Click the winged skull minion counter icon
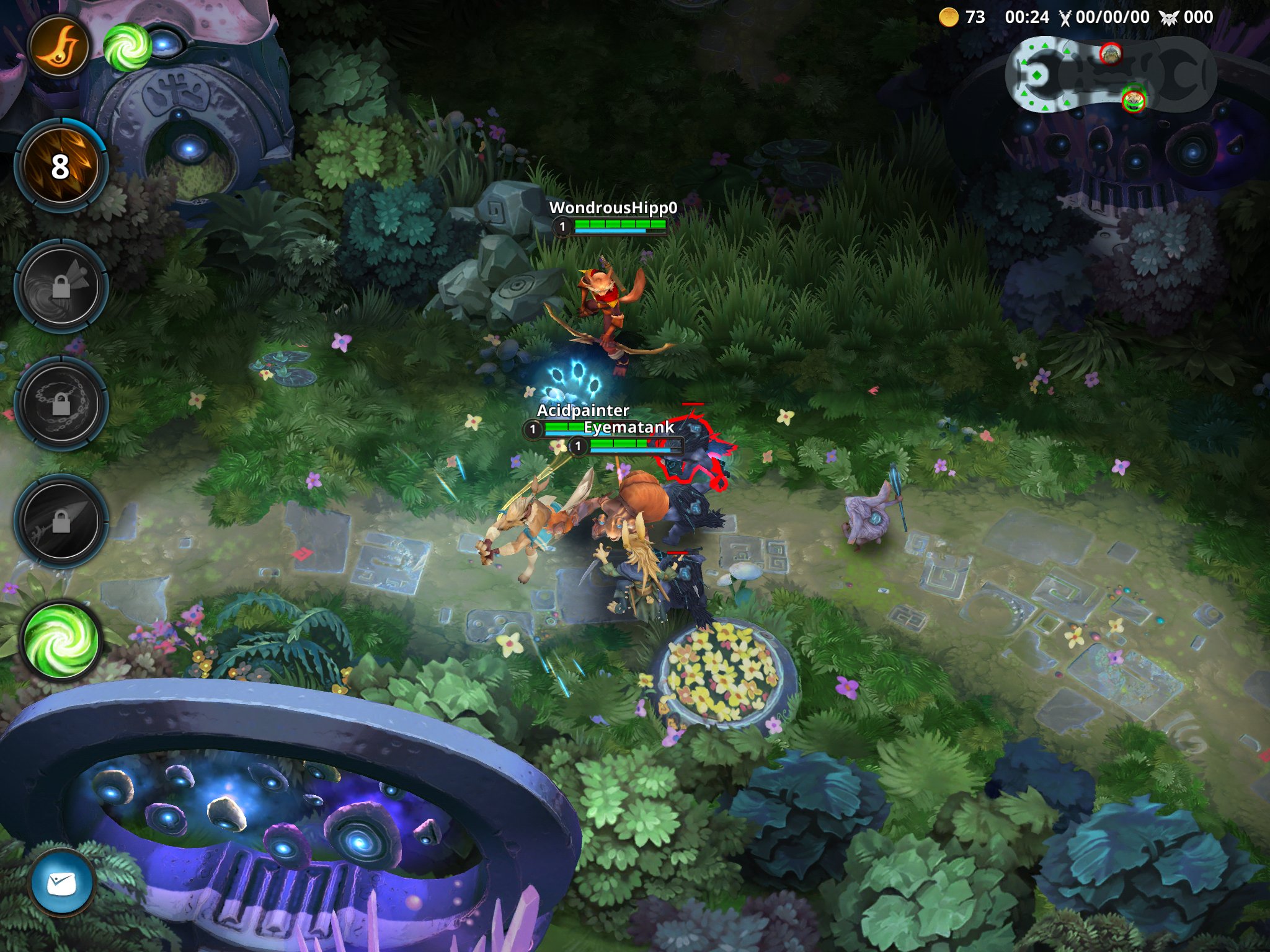The image size is (1270, 952). [x=1168, y=18]
